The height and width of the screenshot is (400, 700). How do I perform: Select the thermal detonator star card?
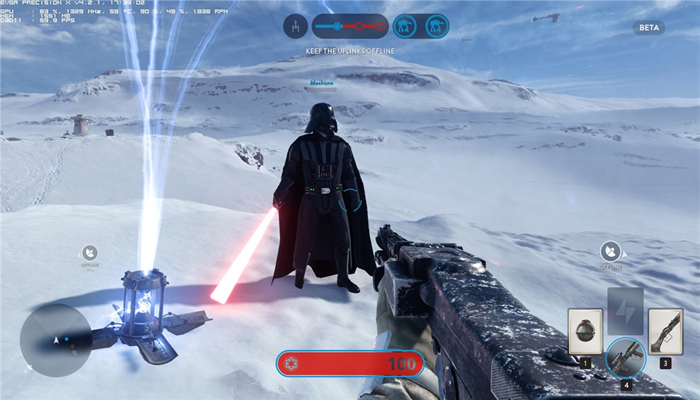coord(585,330)
